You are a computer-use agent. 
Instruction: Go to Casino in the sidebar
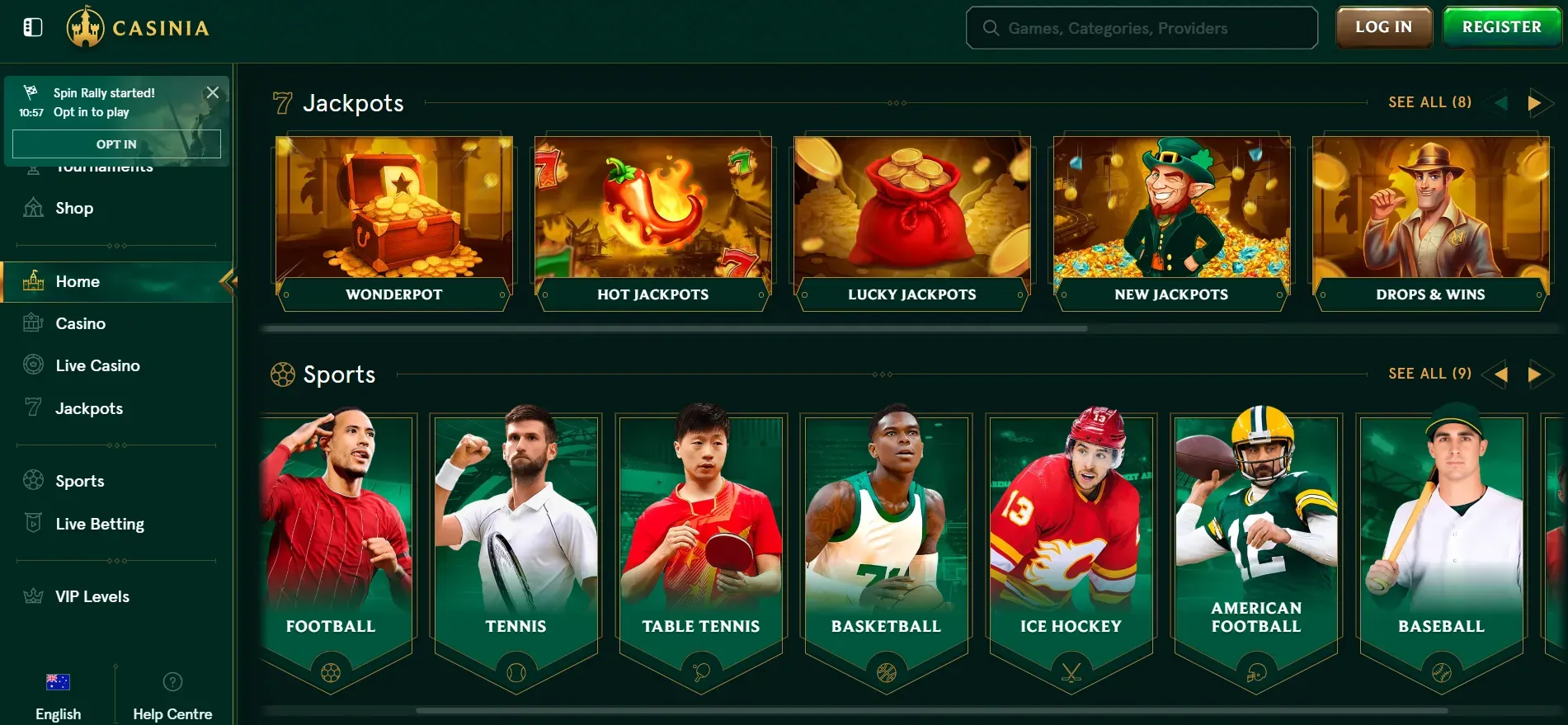pyautogui.click(x=80, y=323)
